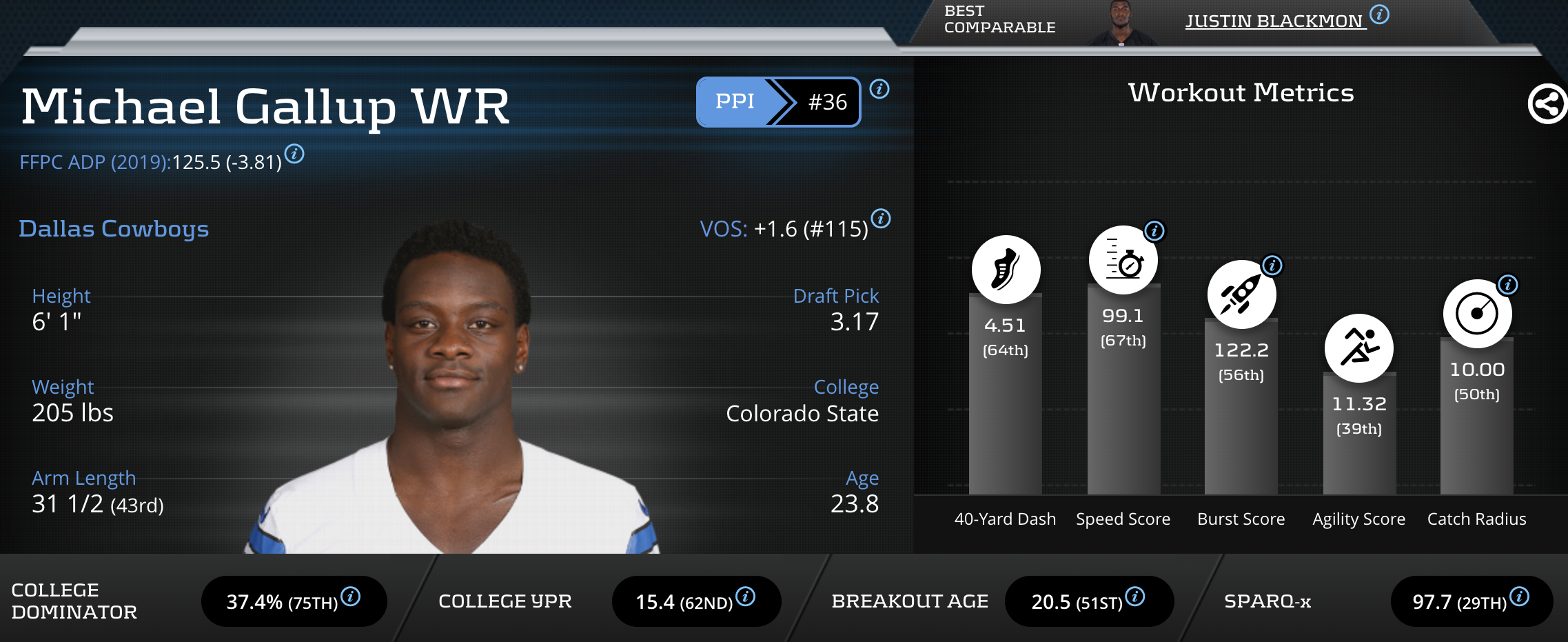Show Speed Score info tooltip
This screenshot has height=642, width=1568.
[1154, 231]
